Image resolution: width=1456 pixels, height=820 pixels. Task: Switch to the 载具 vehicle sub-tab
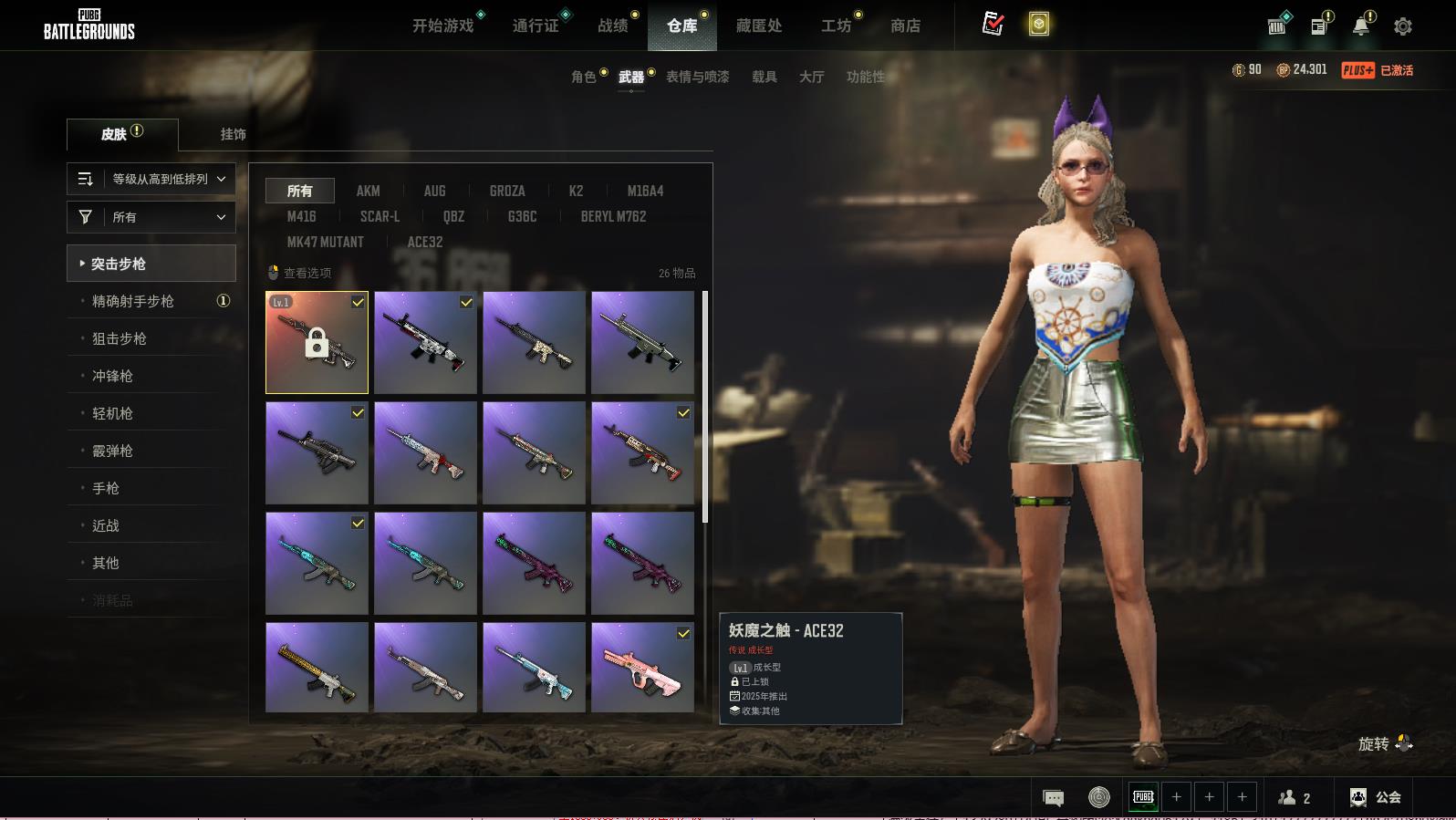764,77
